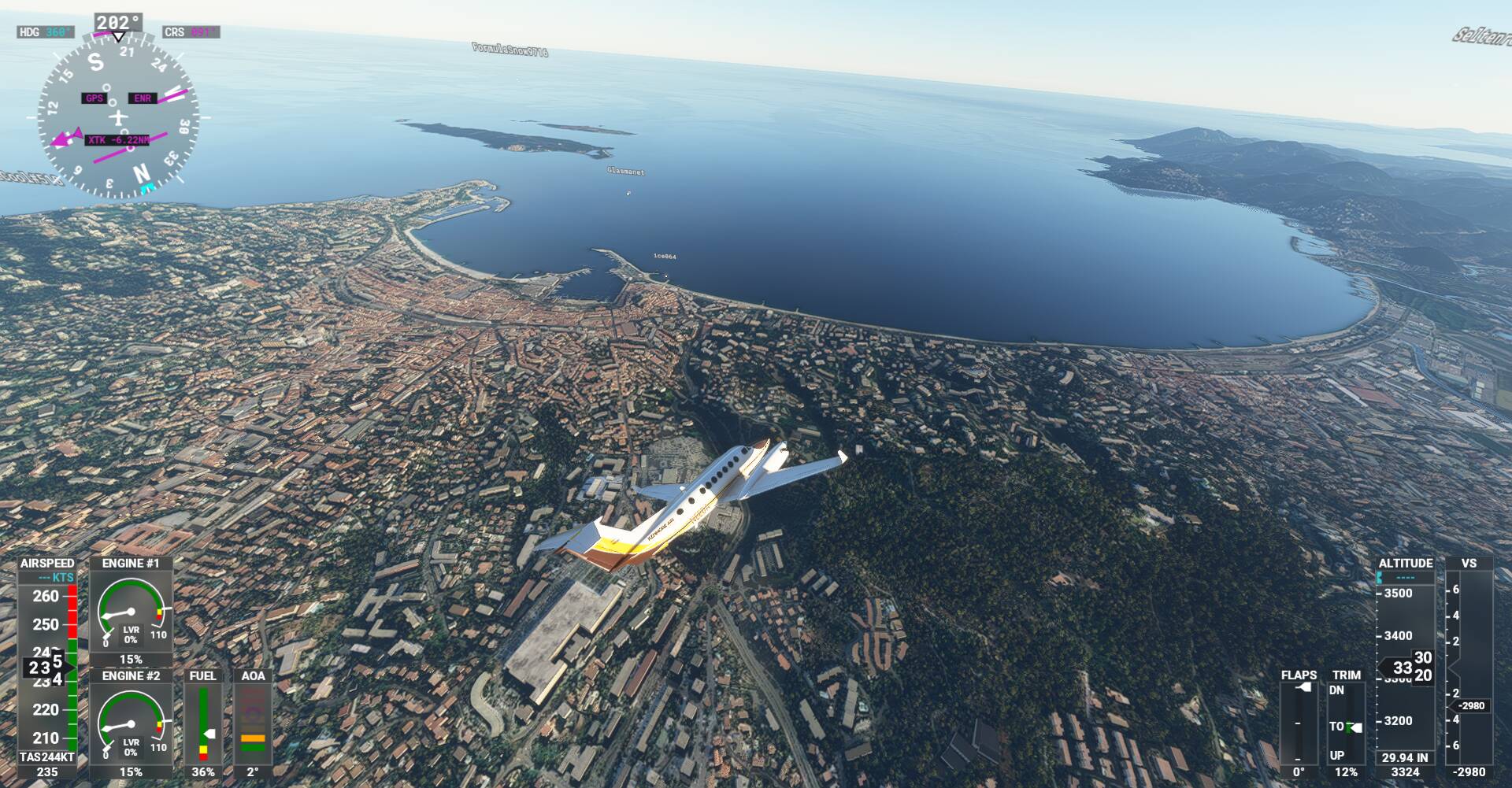
Task: Click the heading compass rose instrument
Action: coord(118,118)
